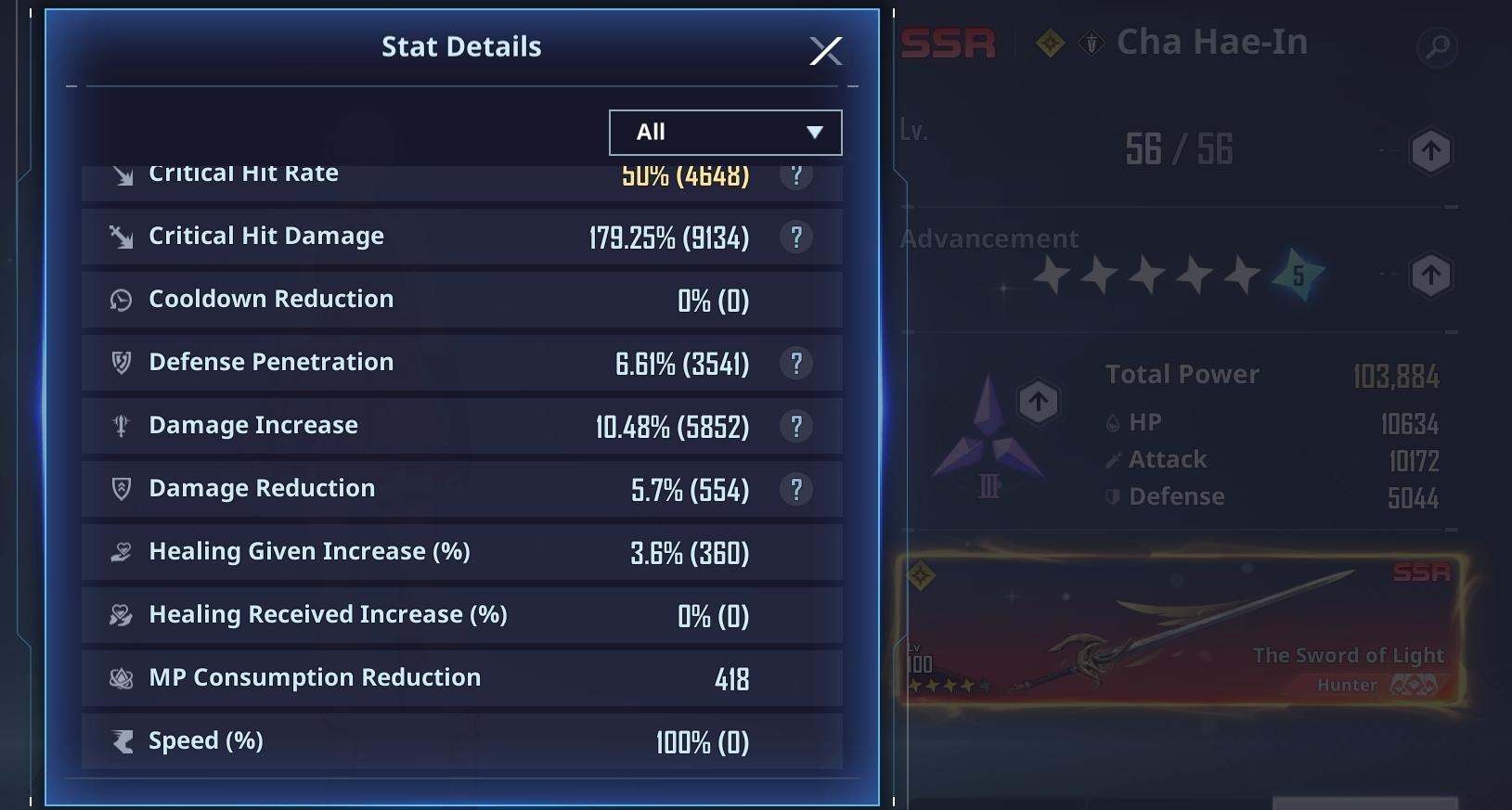This screenshot has height=810, width=1512.
Task: Click the Critical Hit Damage stat icon
Action: pyautogui.click(x=122, y=236)
